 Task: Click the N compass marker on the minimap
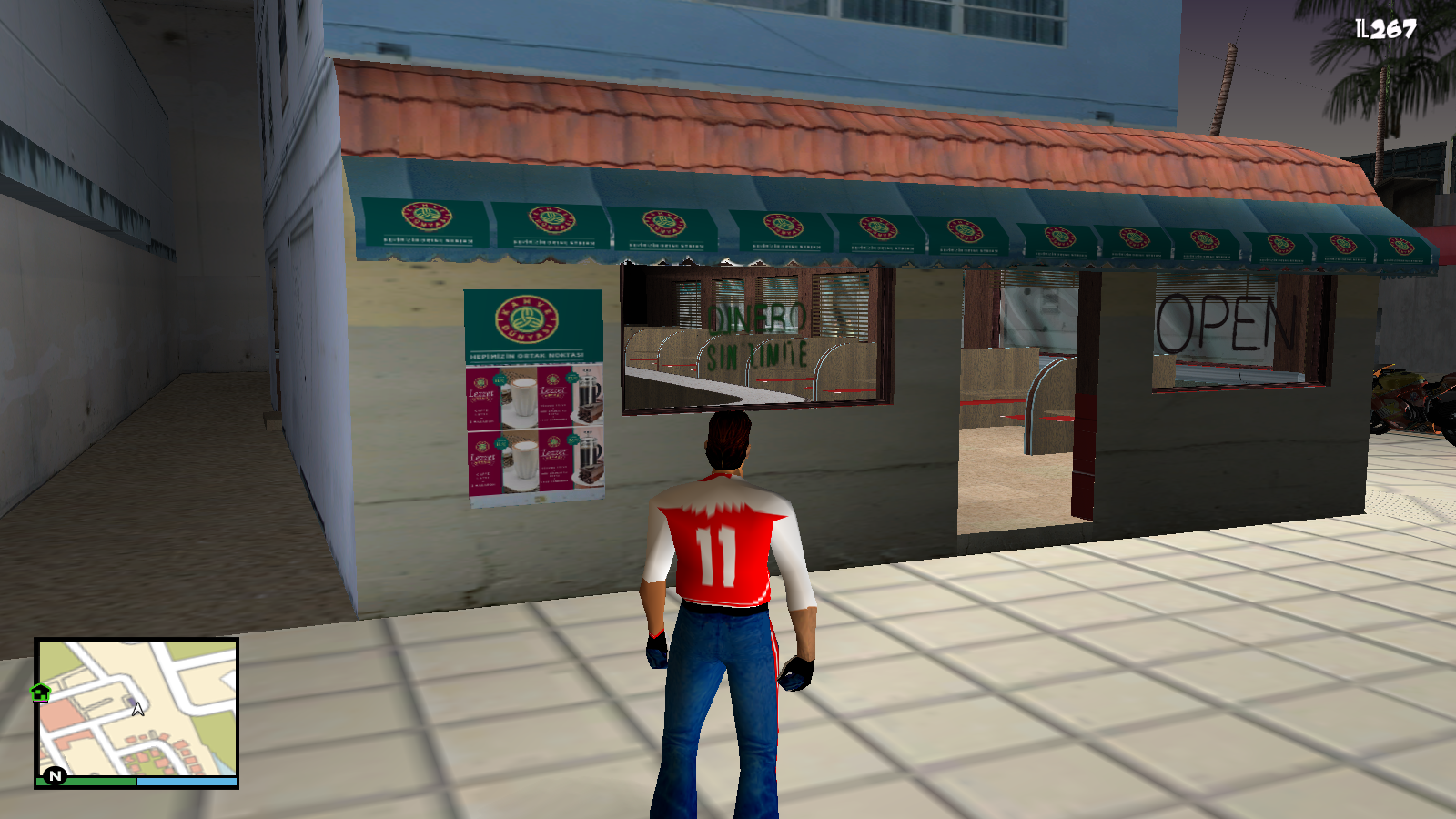click(55, 775)
